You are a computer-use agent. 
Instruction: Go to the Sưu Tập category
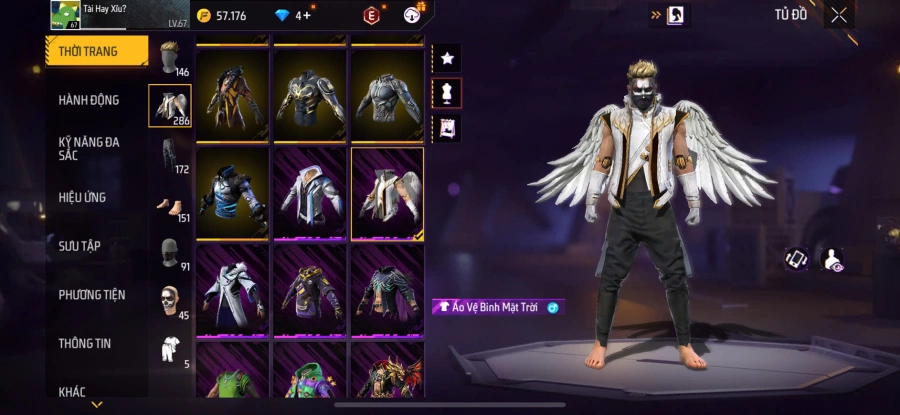point(79,246)
